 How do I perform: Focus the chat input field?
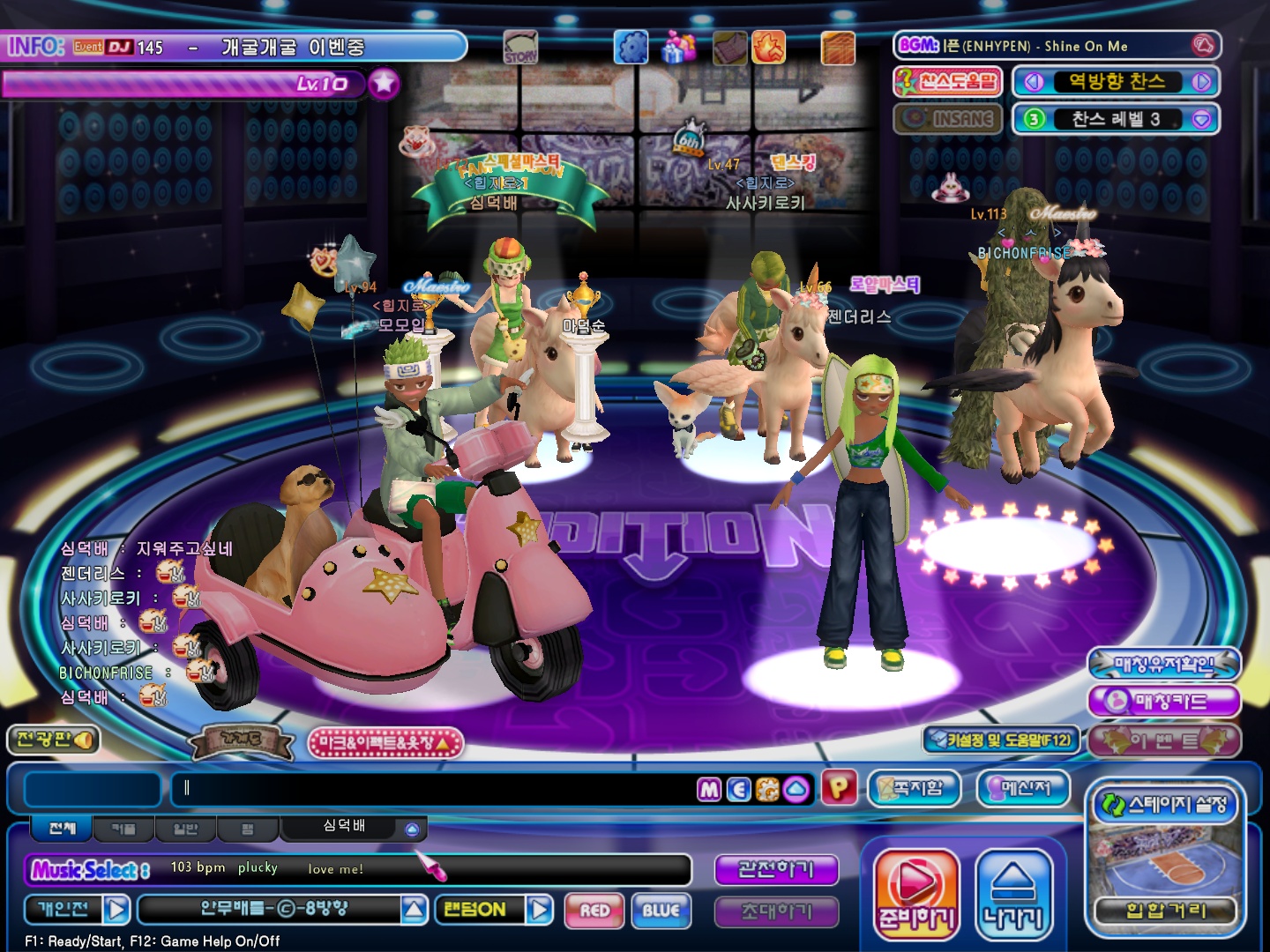432,789
